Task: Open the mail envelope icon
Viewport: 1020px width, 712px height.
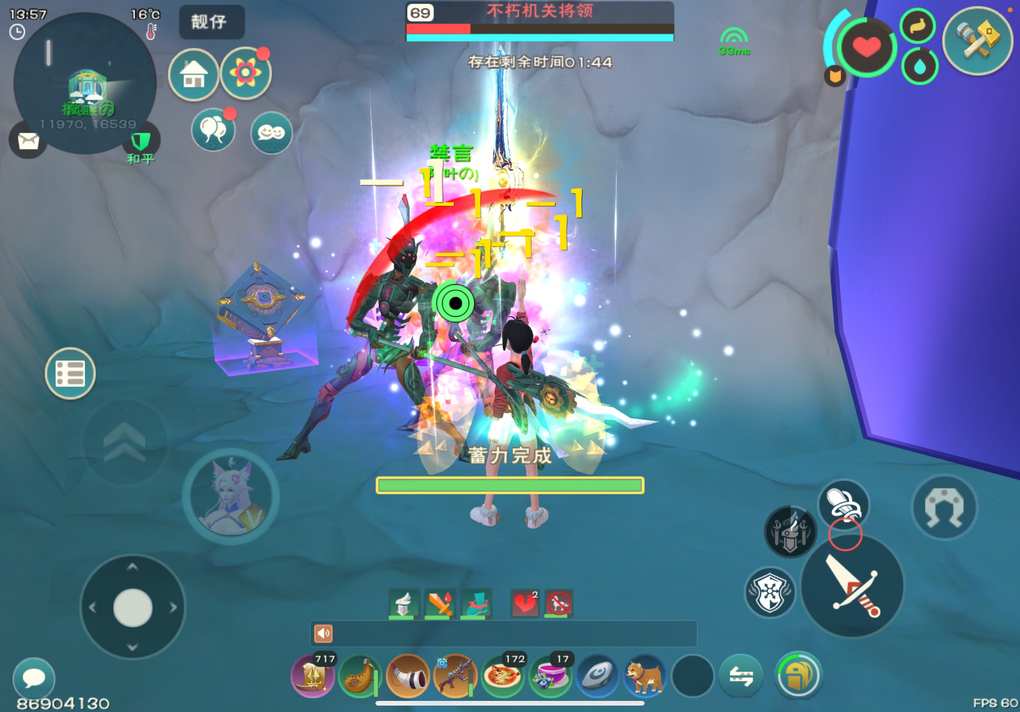Action: (x=28, y=140)
